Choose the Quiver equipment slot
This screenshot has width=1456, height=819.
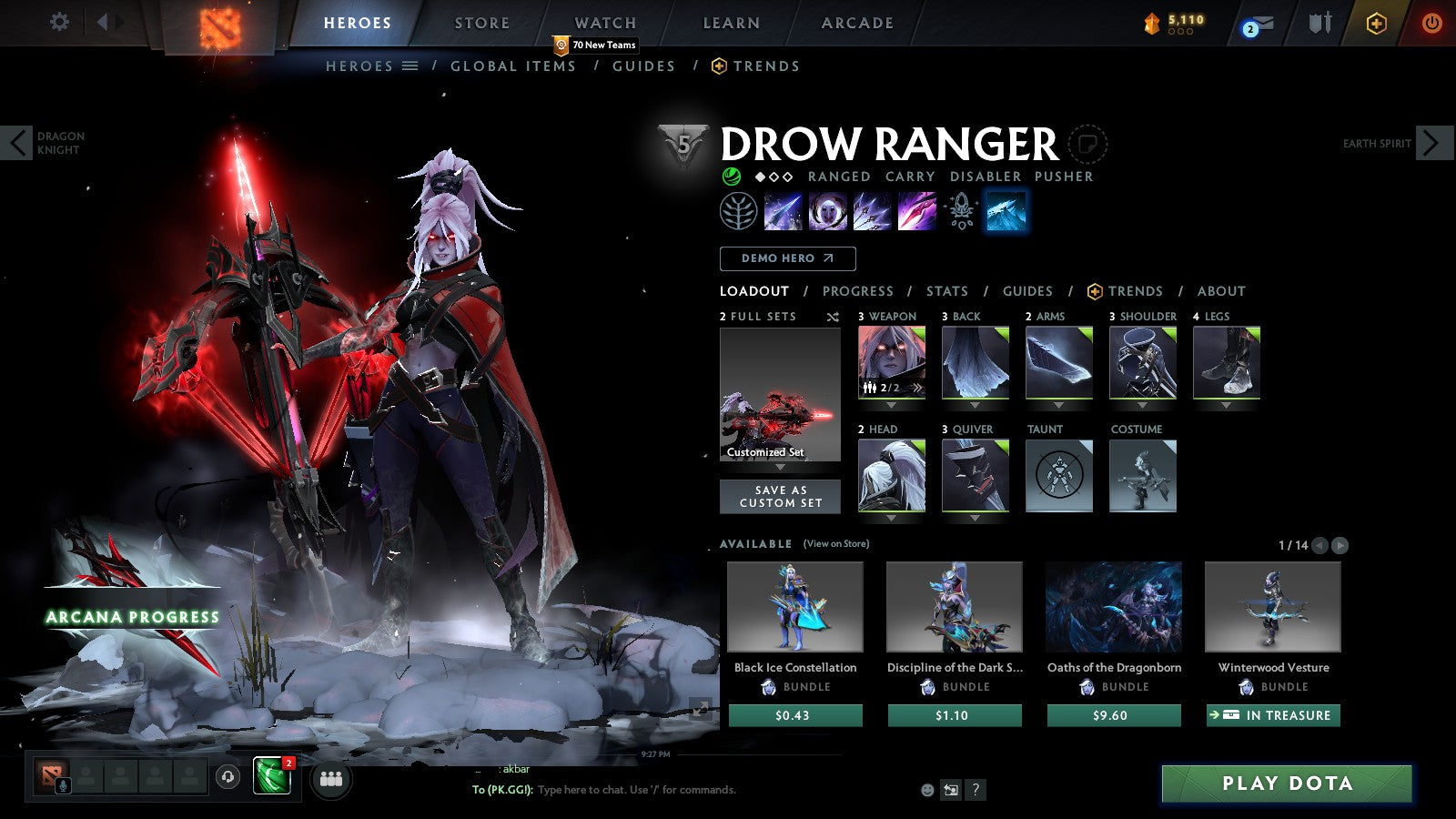click(x=975, y=476)
